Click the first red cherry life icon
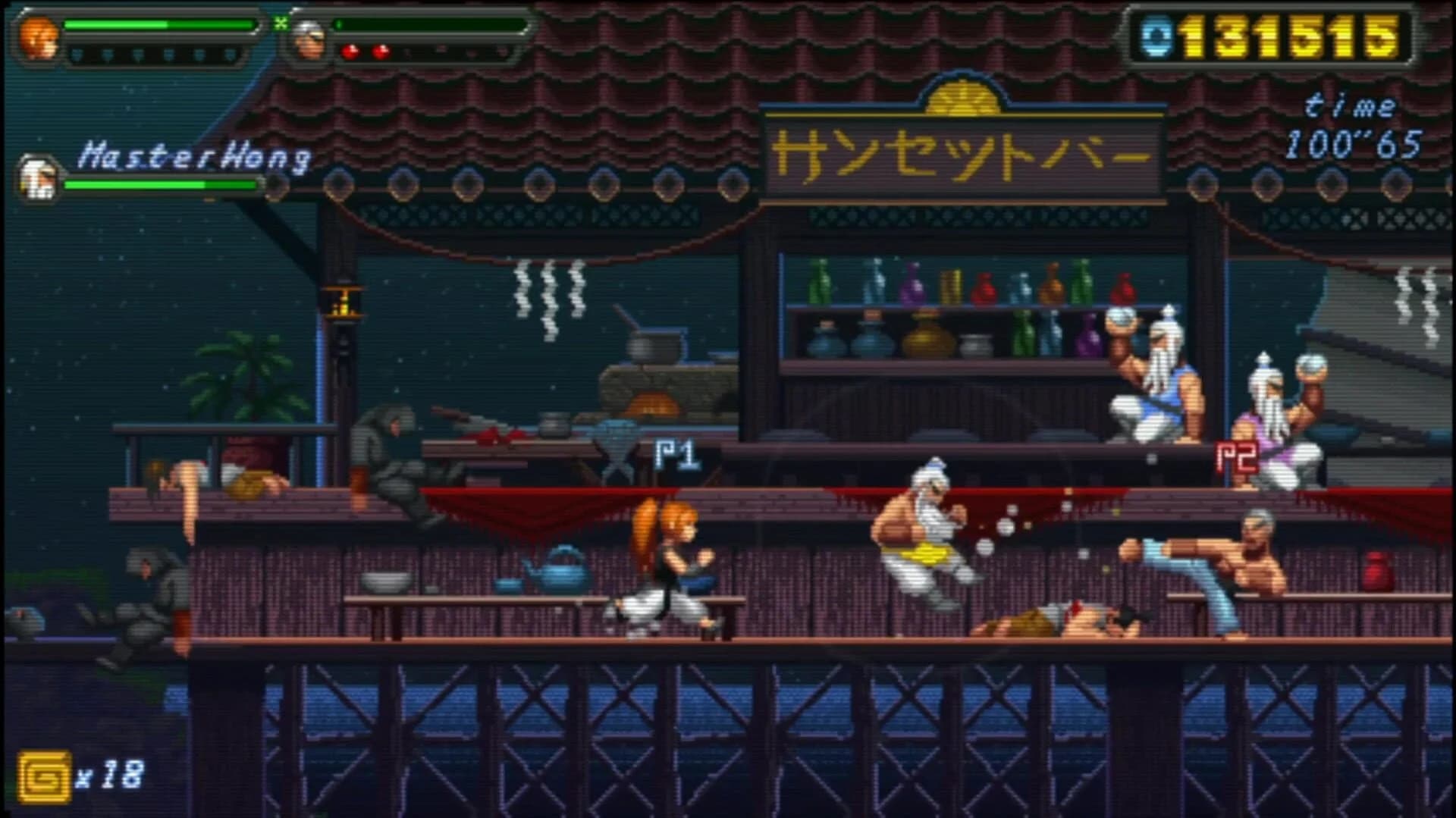The image size is (1456, 818). pyautogui.click(x=350, y=53)
